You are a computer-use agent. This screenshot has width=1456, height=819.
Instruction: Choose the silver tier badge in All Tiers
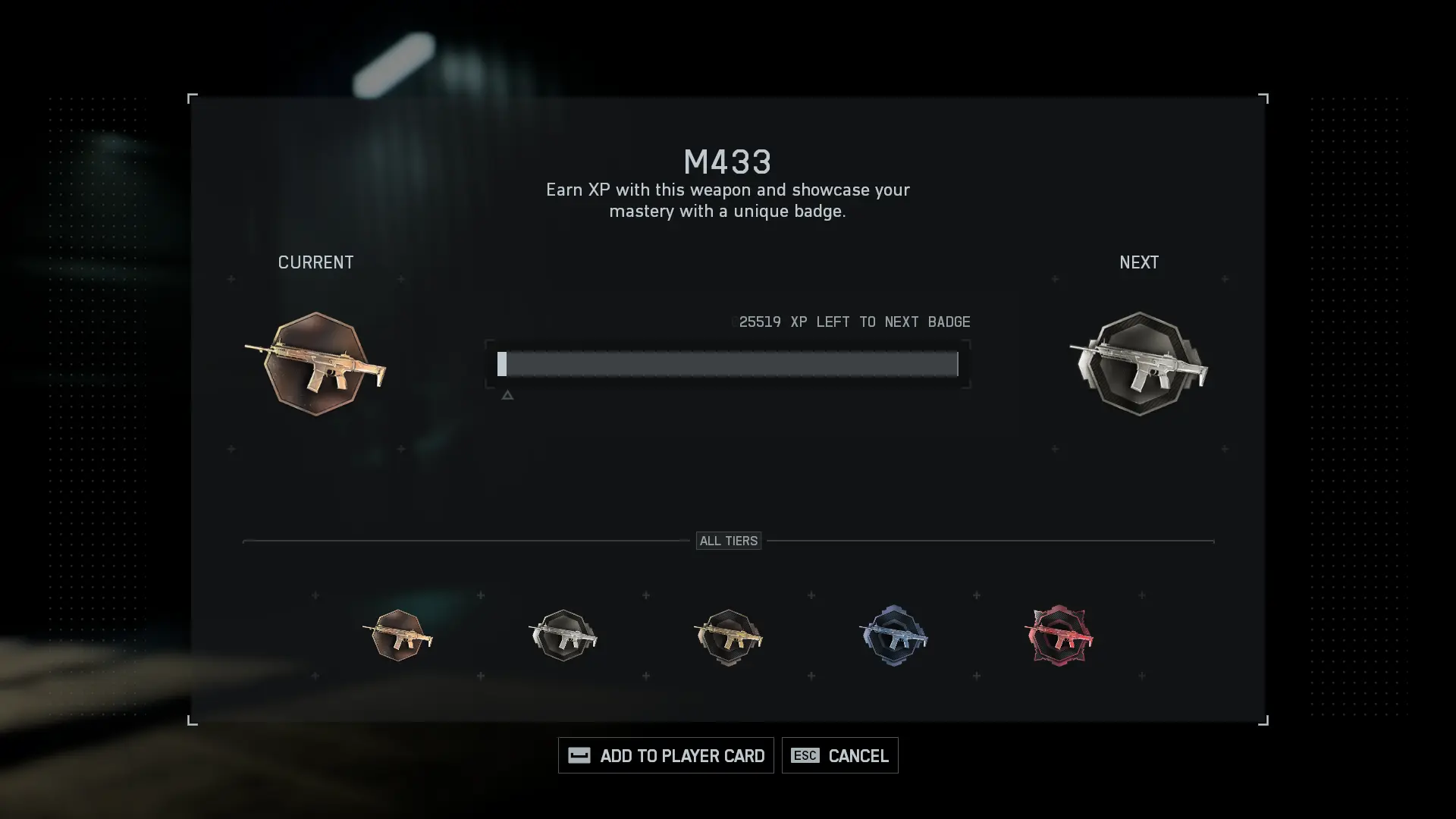pyautogui.click(x=563, y=635)
